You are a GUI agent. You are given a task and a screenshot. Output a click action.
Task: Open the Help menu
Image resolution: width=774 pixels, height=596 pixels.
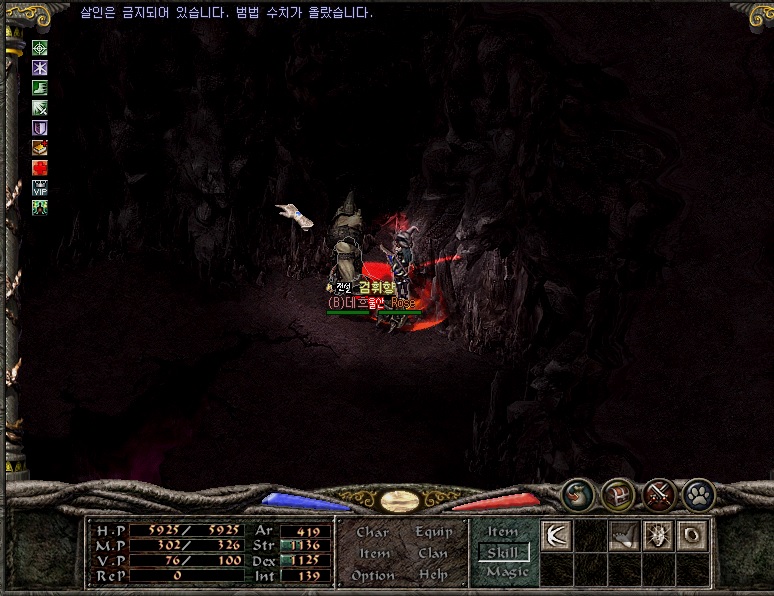tap(433, 575)
